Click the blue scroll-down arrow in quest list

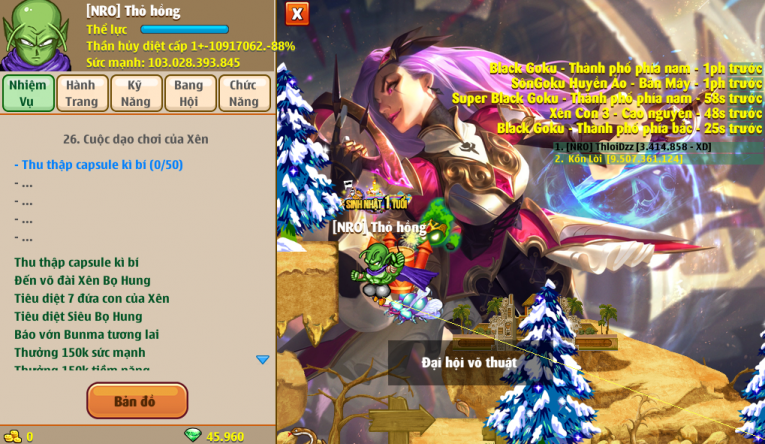tap(263, 359)
